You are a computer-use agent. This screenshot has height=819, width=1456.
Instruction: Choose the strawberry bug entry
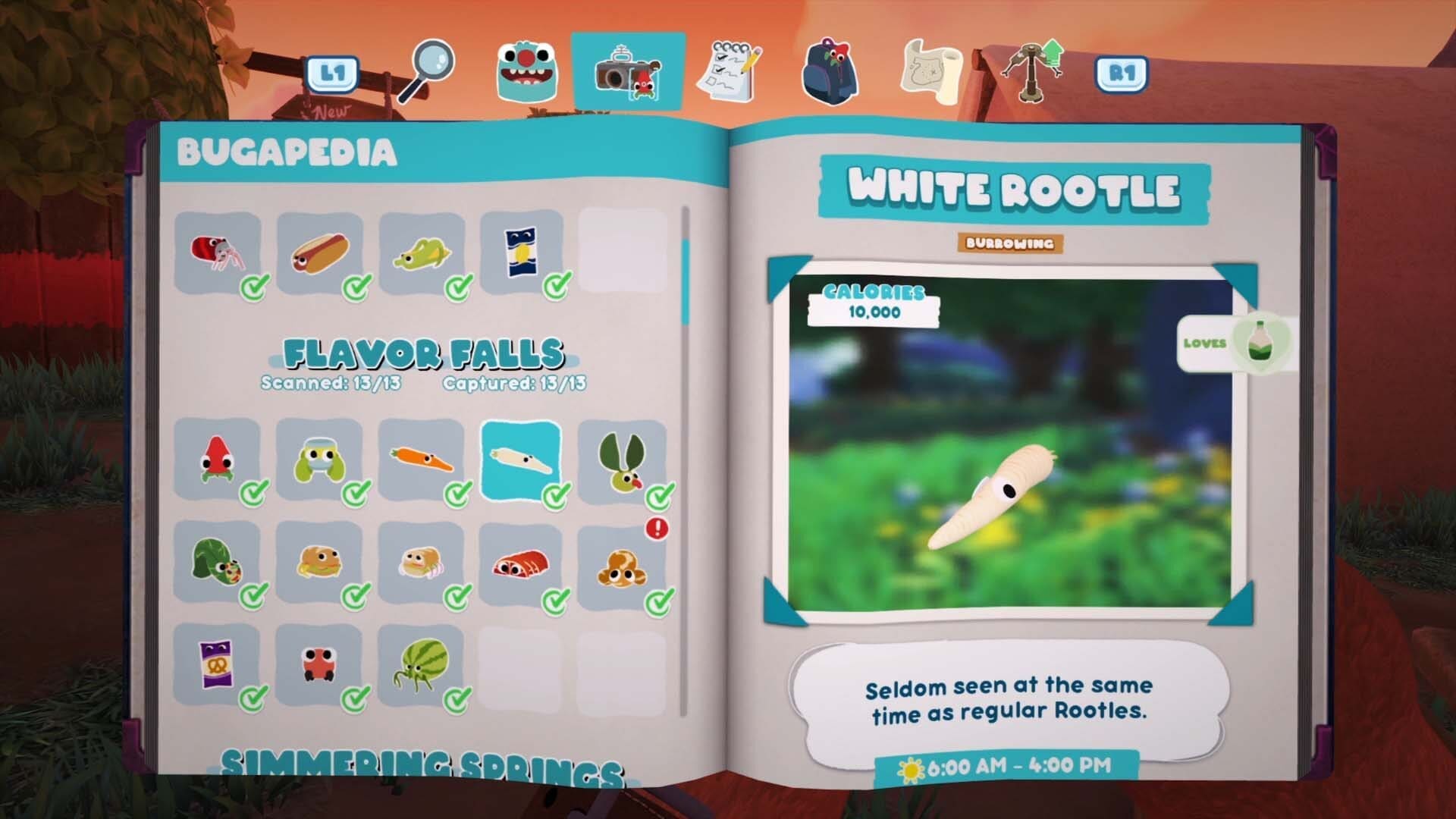pos(218,460)
